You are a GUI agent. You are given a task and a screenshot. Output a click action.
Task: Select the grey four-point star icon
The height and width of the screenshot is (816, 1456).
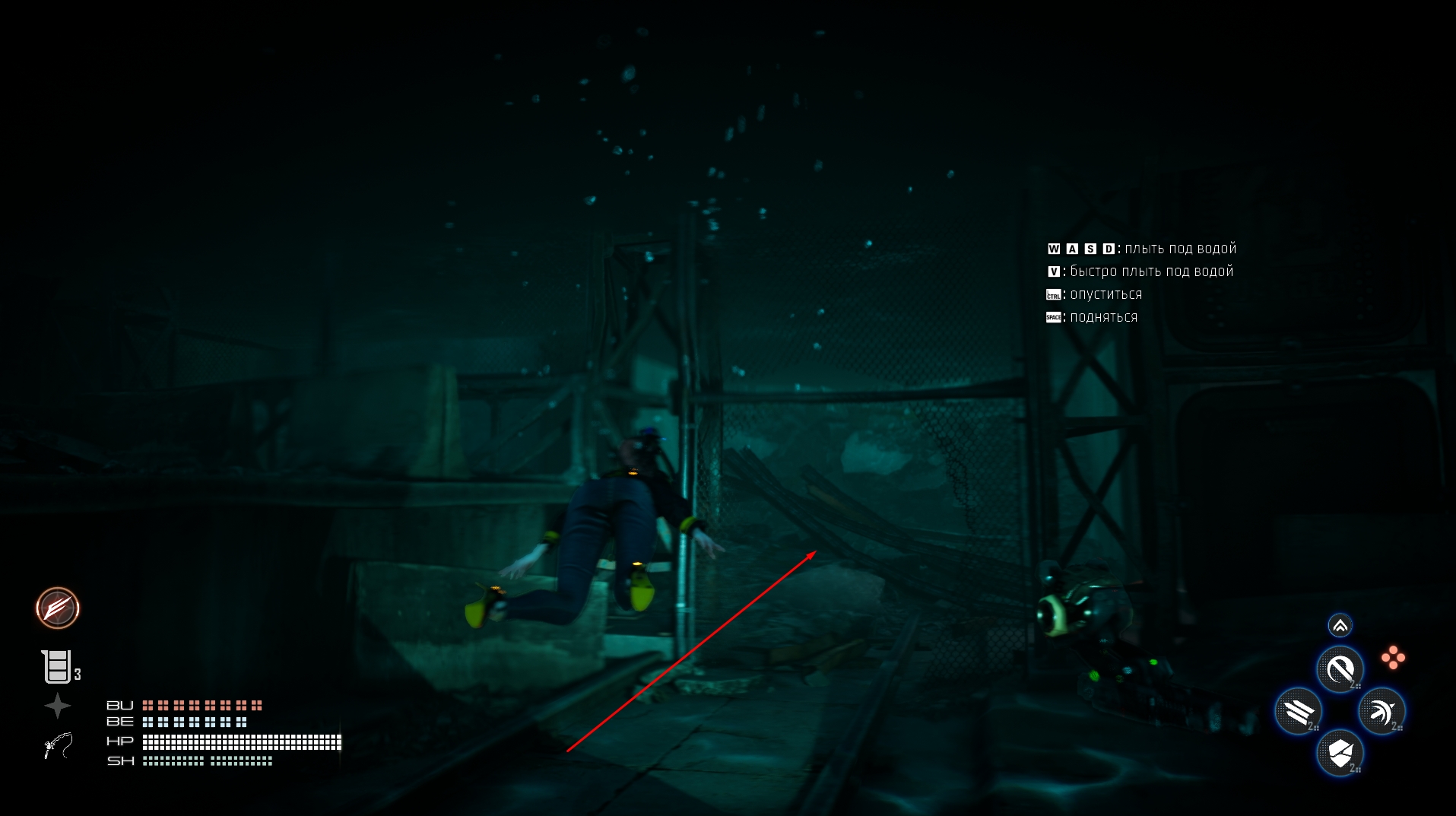(x=57, y=706)
